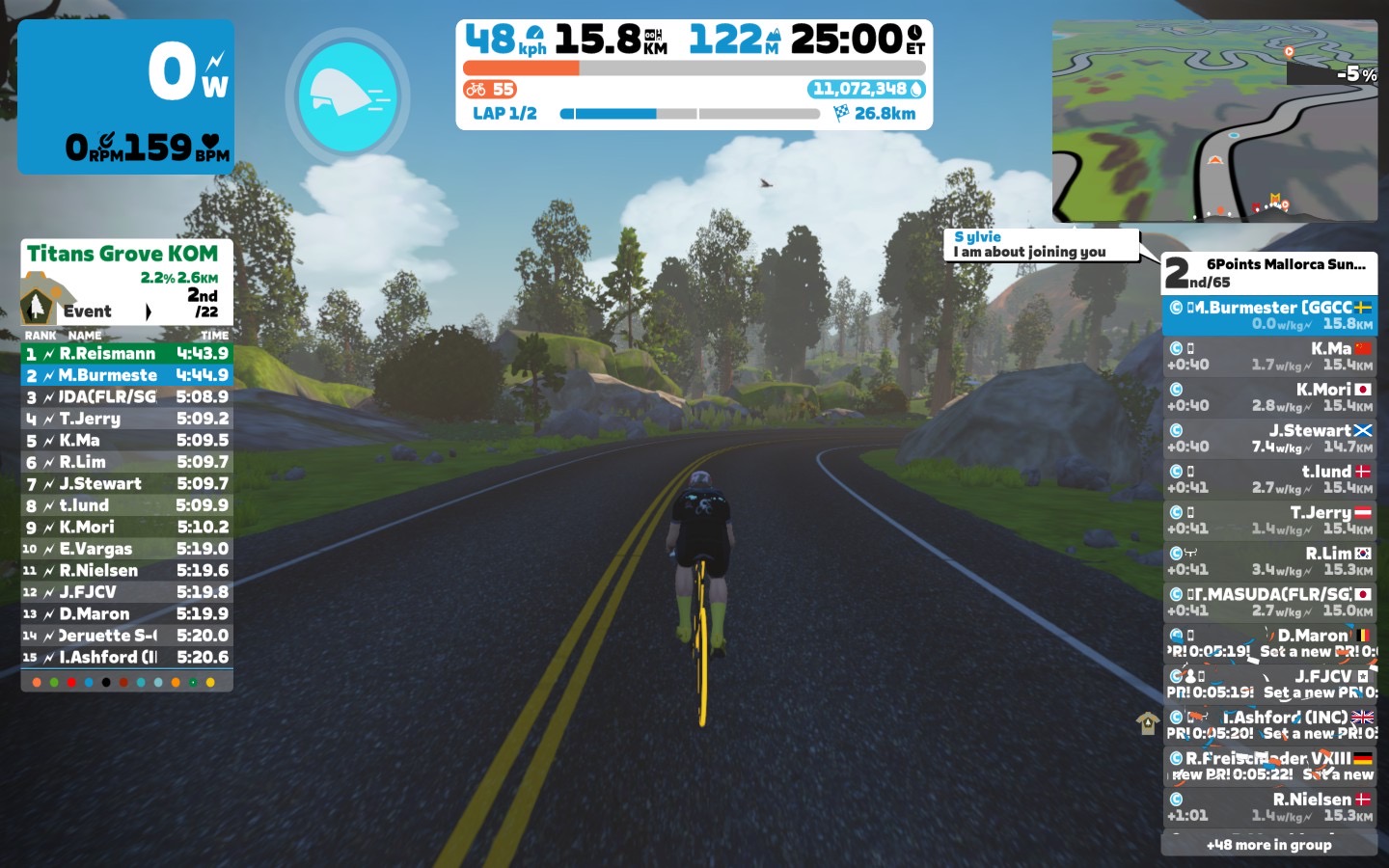Open Sylvie's chat message

tap(1042, 245)
